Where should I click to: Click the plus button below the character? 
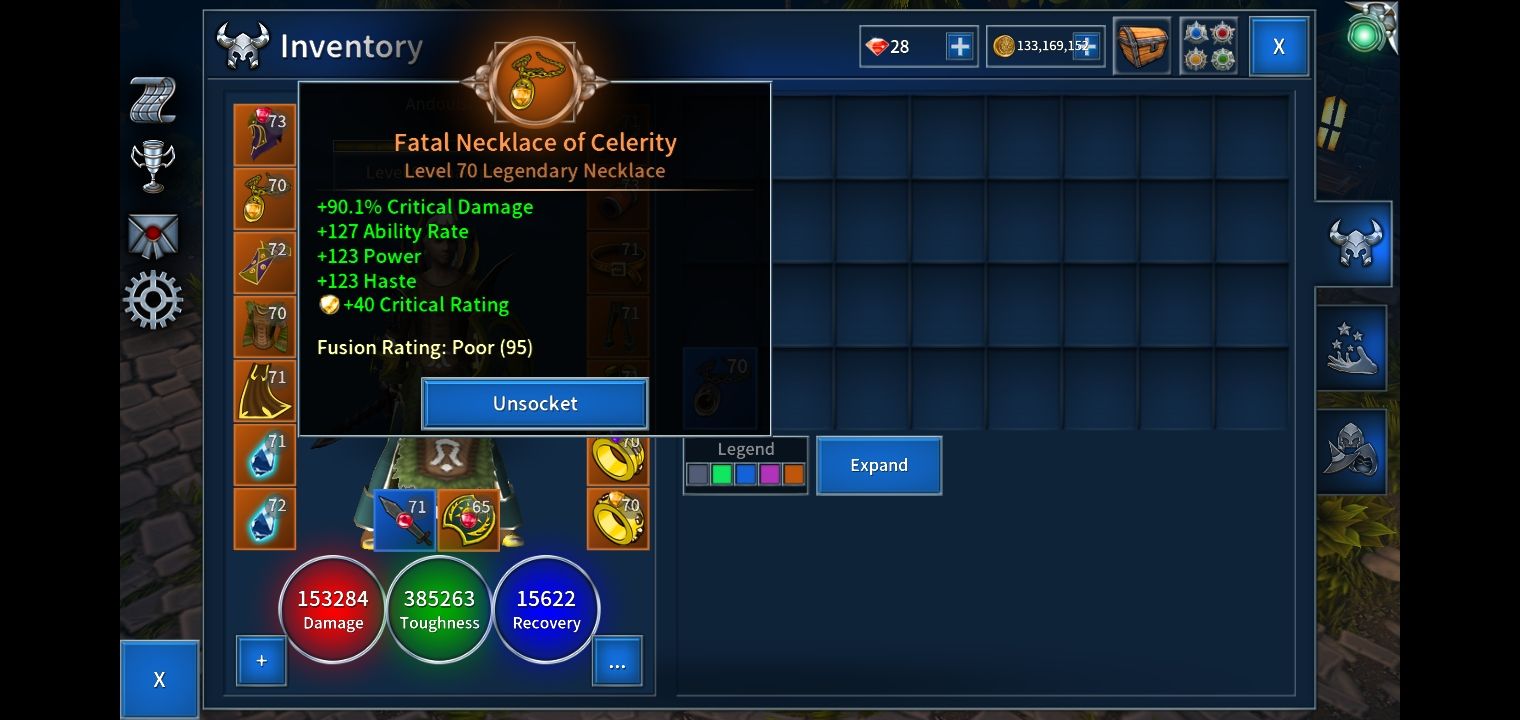click(261, 660)
